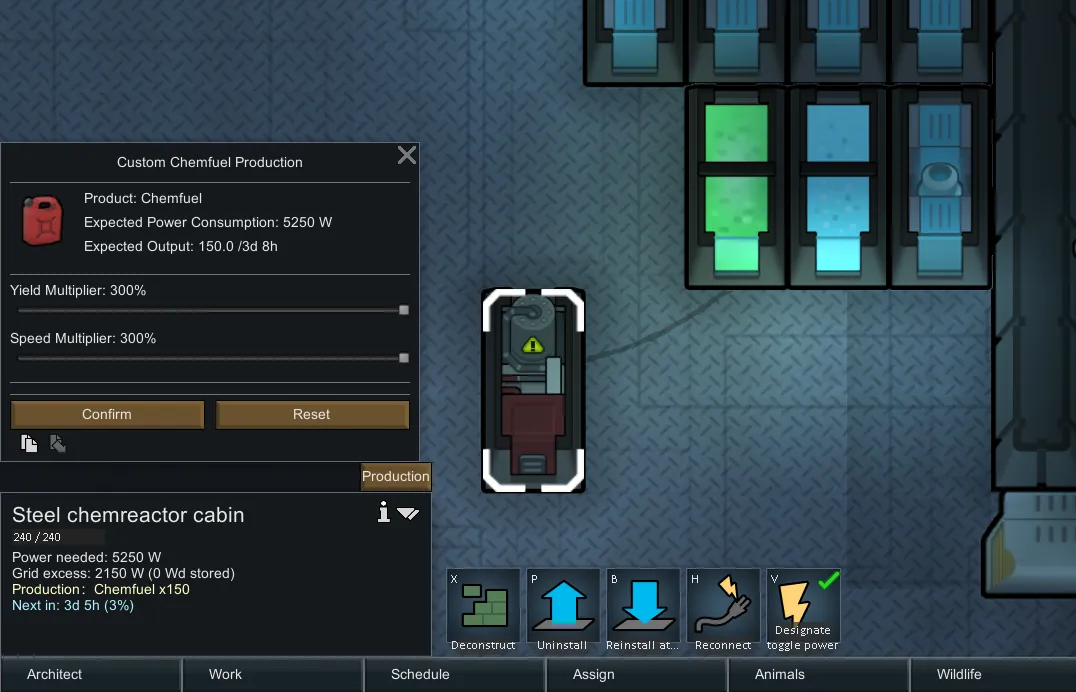Viewport: 1076px width, 692px height.
Task: Copy the production settings
Action: [x=29, y=444]
